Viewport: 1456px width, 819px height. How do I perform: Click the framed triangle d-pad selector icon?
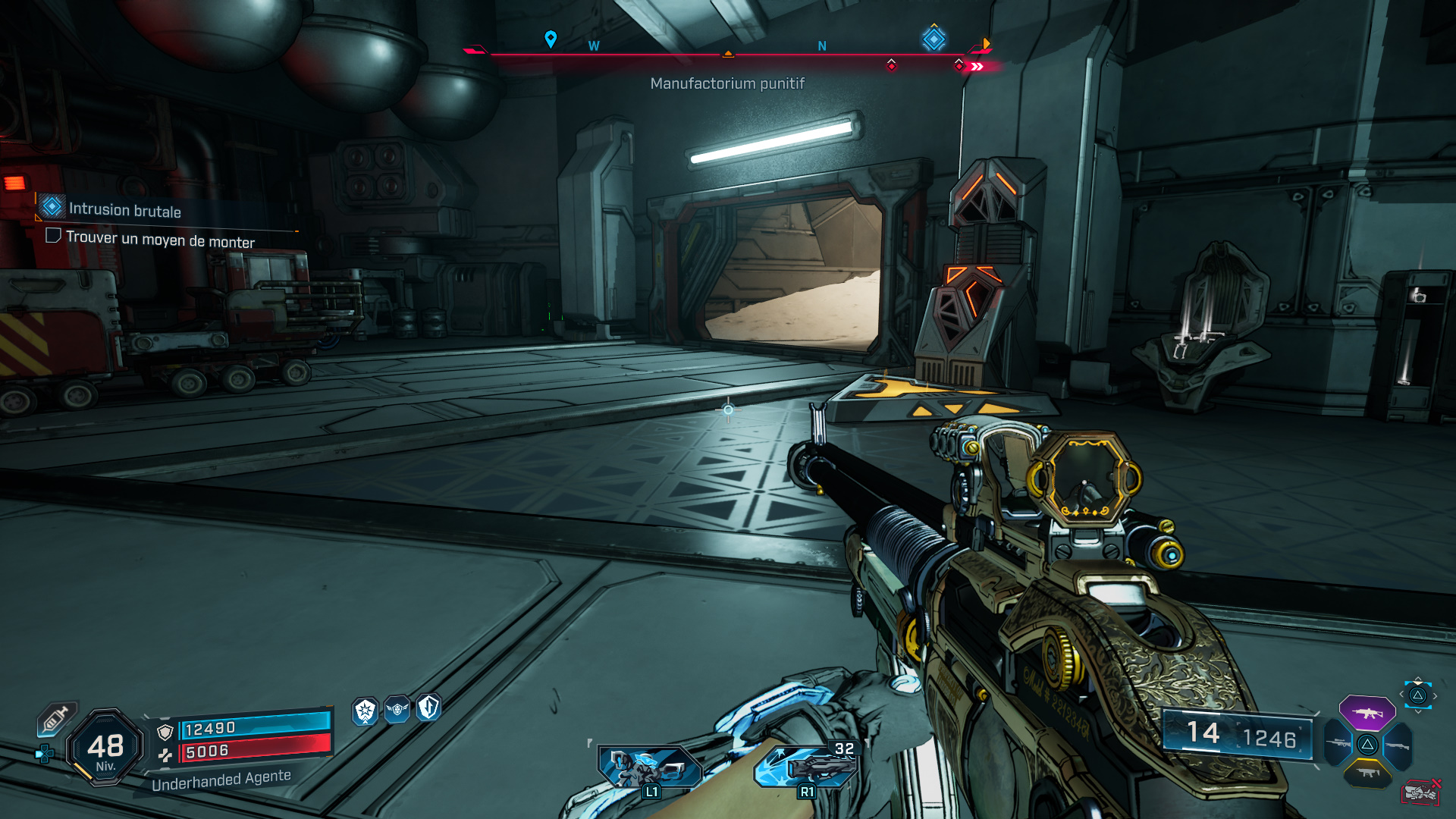(1417, 695)
